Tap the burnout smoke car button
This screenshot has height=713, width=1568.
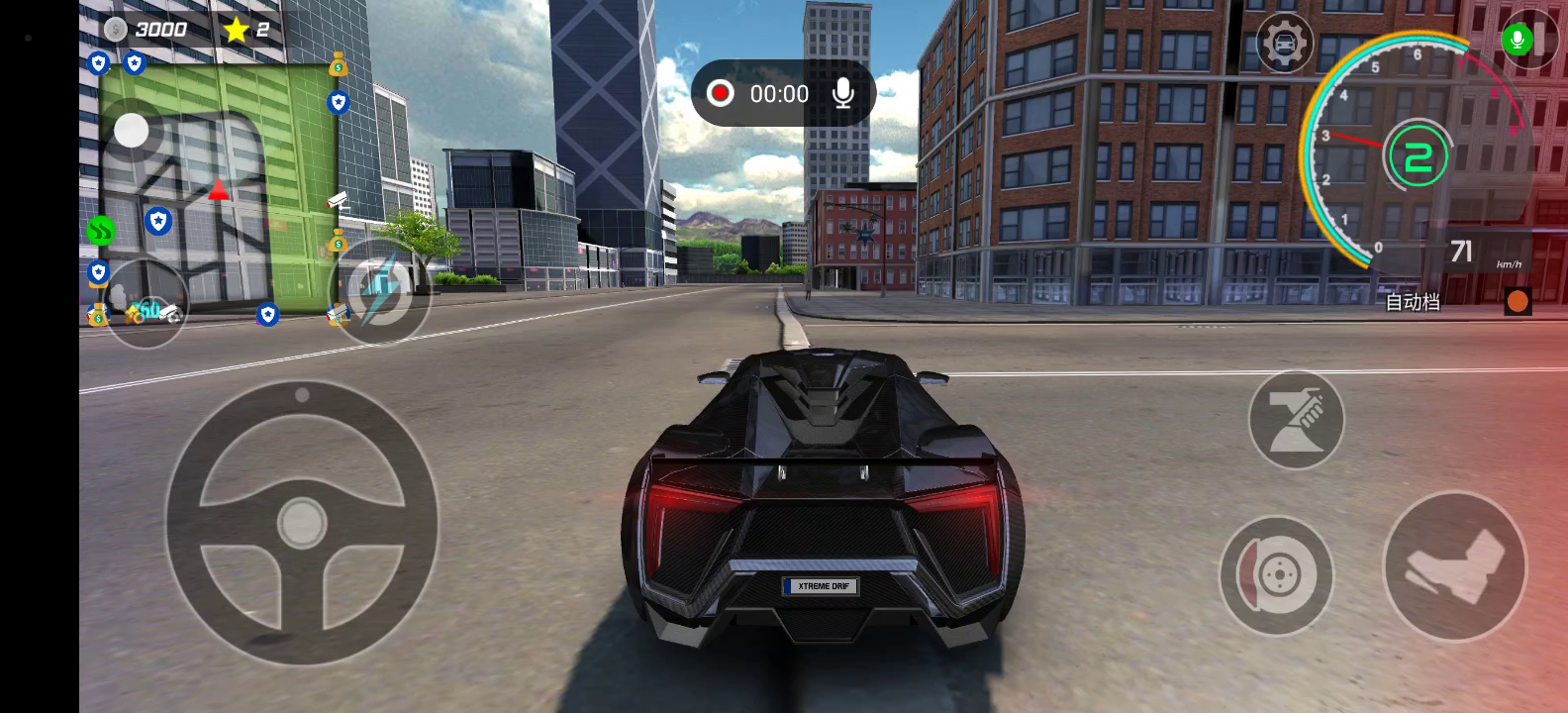pyautogui.click(x=147, y=305)
